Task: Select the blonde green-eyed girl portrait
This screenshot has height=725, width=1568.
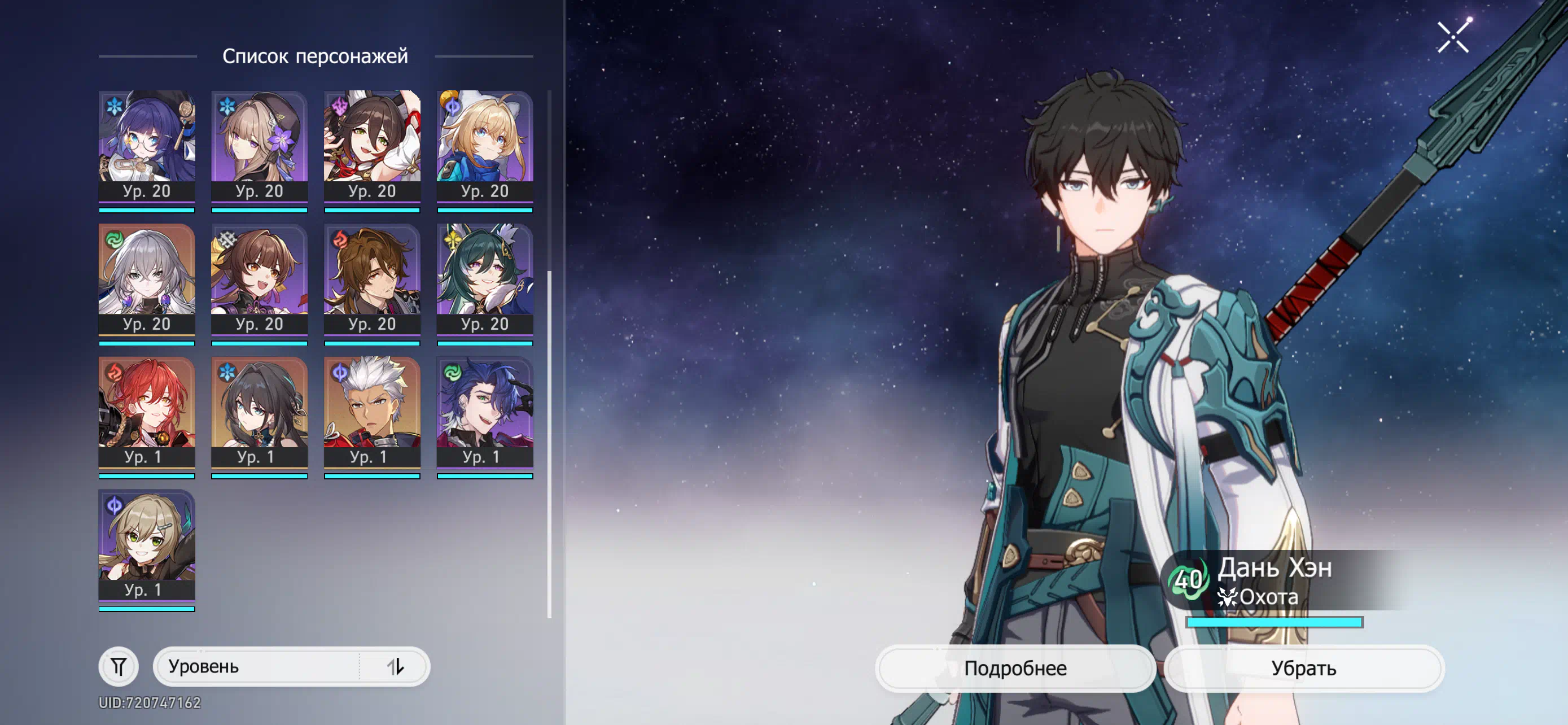Action: pyautogui.click(x=147, y=545)
